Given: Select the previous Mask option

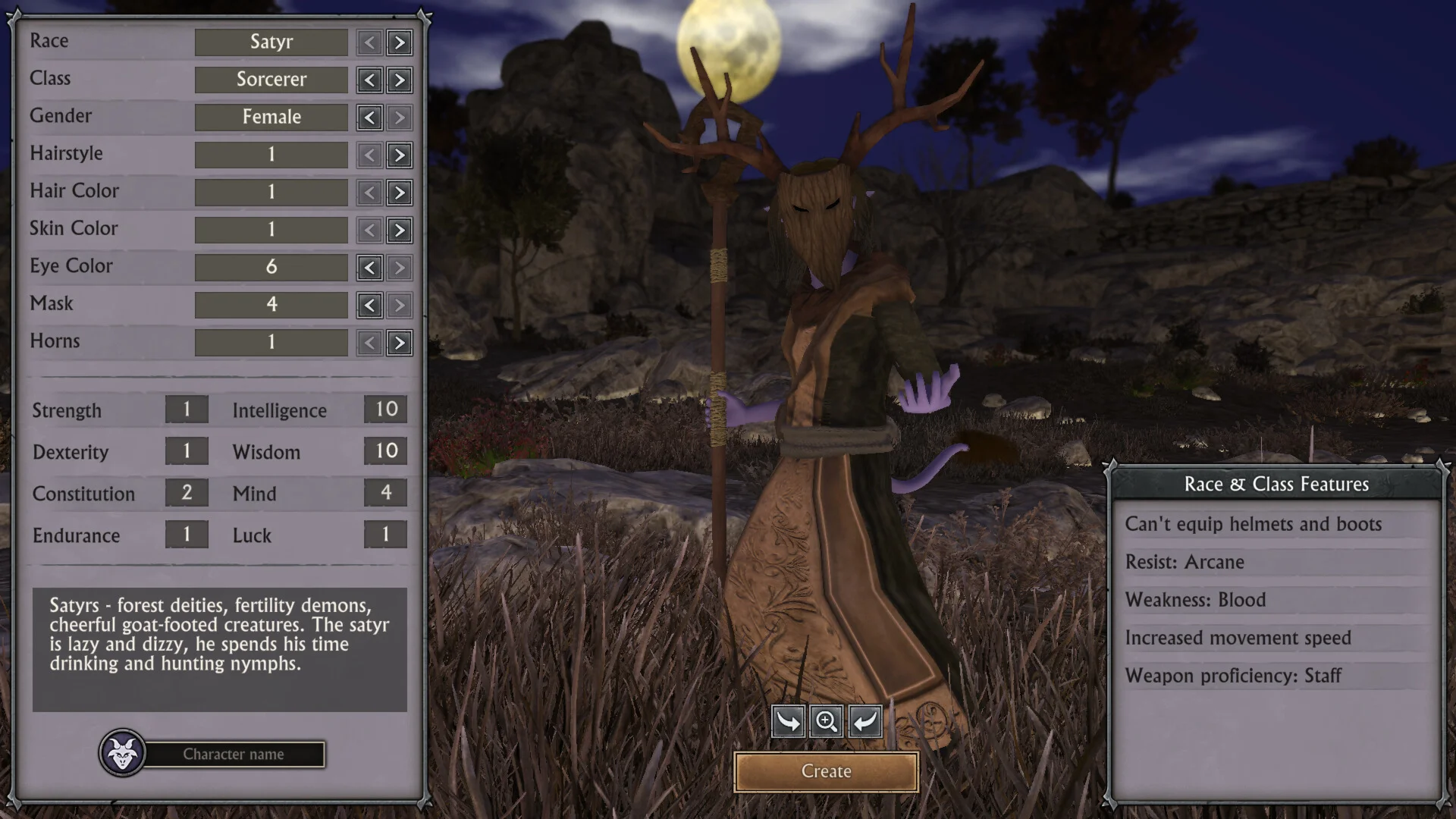Looking at the screenshot, I should click(369, 305).
